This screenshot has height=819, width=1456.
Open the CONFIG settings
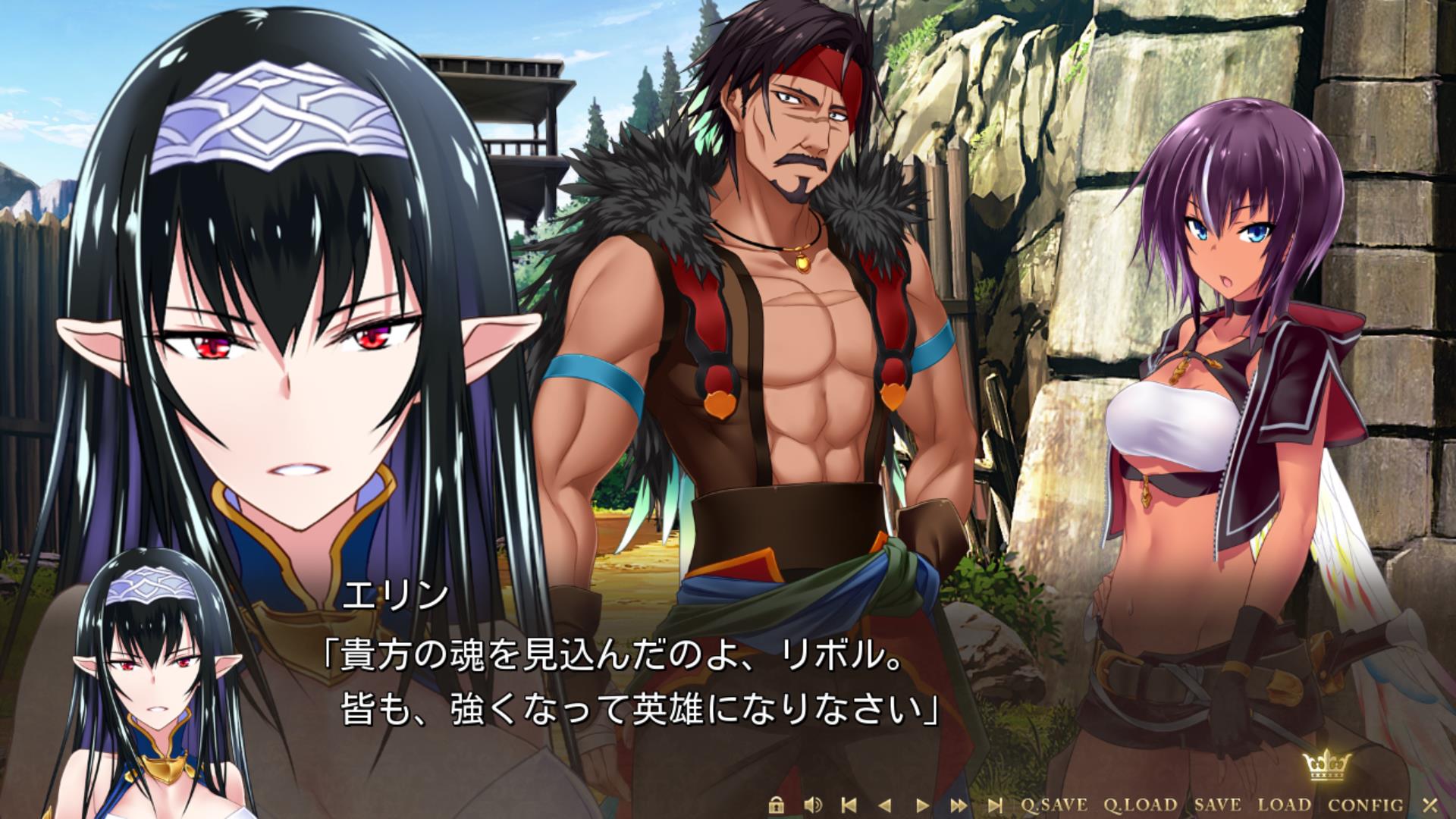click(x=1366, y=805)
